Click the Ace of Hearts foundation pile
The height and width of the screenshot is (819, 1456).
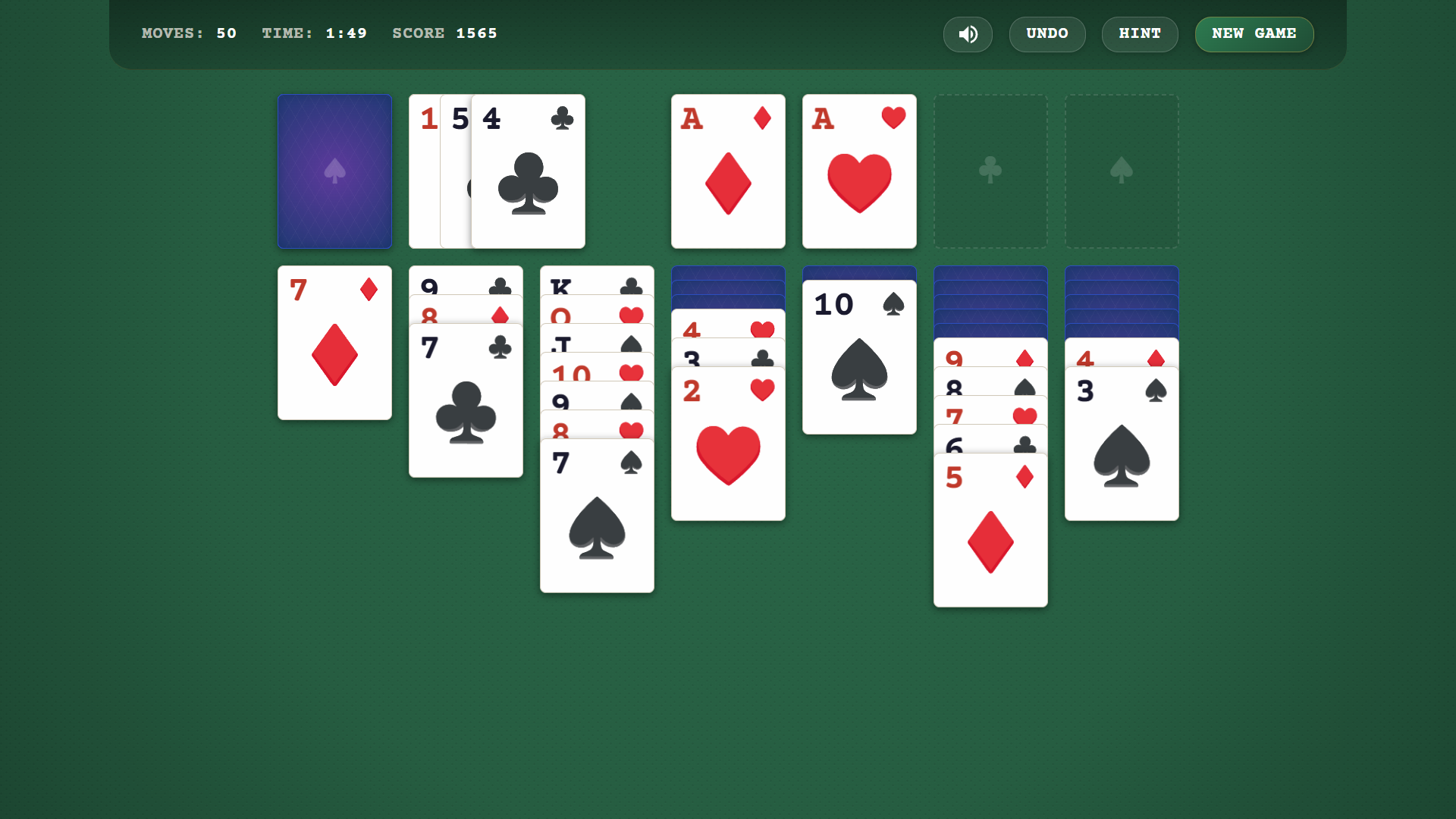858,171
